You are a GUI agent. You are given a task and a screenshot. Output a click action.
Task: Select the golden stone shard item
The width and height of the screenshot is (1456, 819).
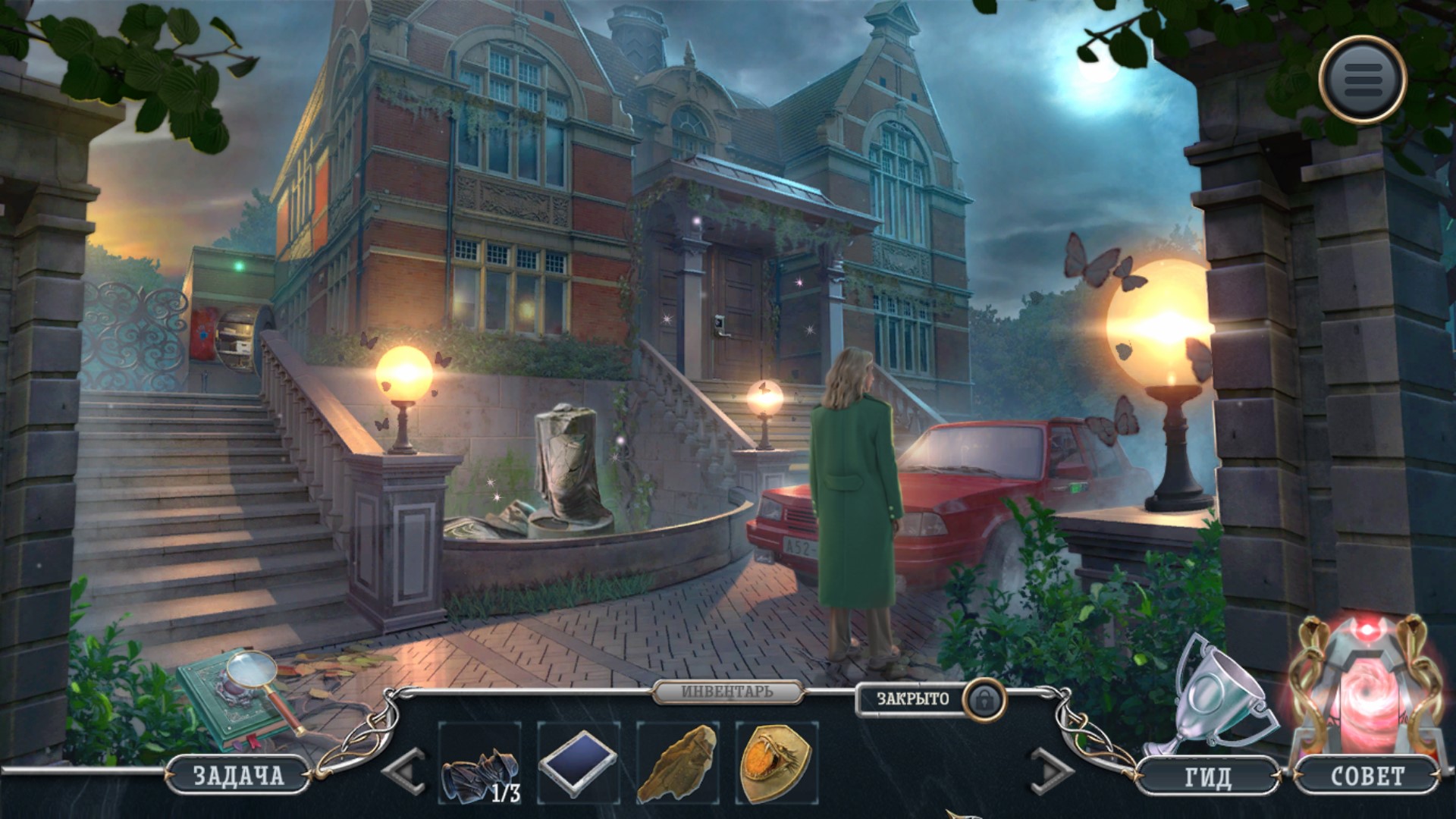pos(677,763)
